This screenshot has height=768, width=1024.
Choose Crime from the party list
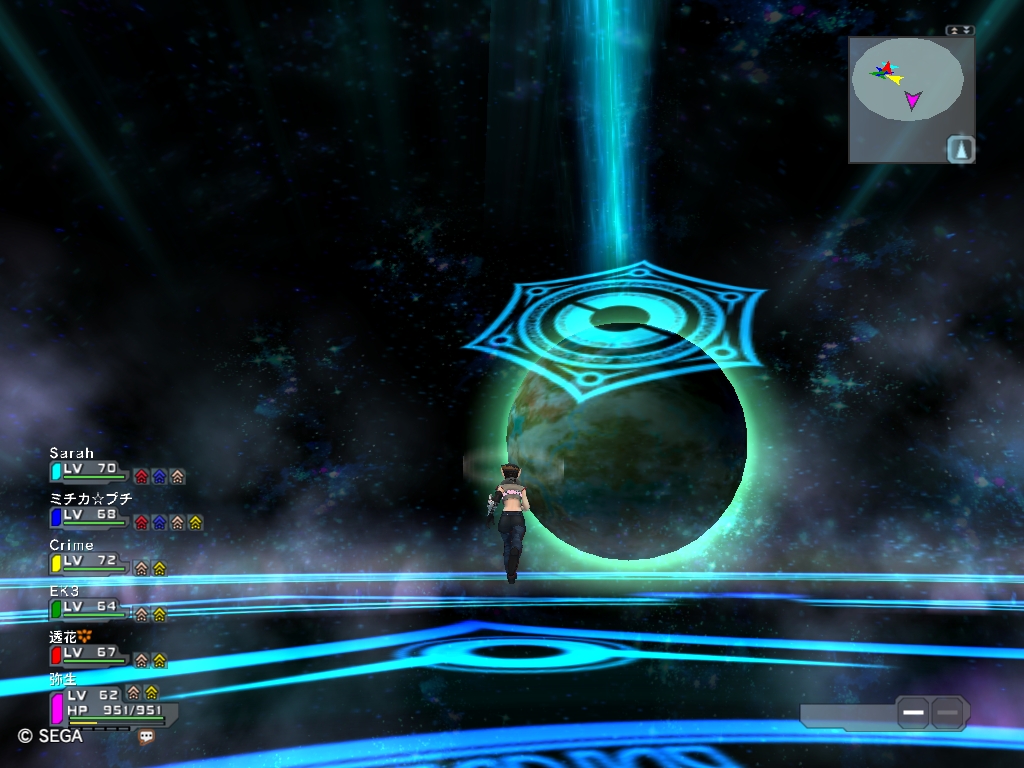click(88, 561)
